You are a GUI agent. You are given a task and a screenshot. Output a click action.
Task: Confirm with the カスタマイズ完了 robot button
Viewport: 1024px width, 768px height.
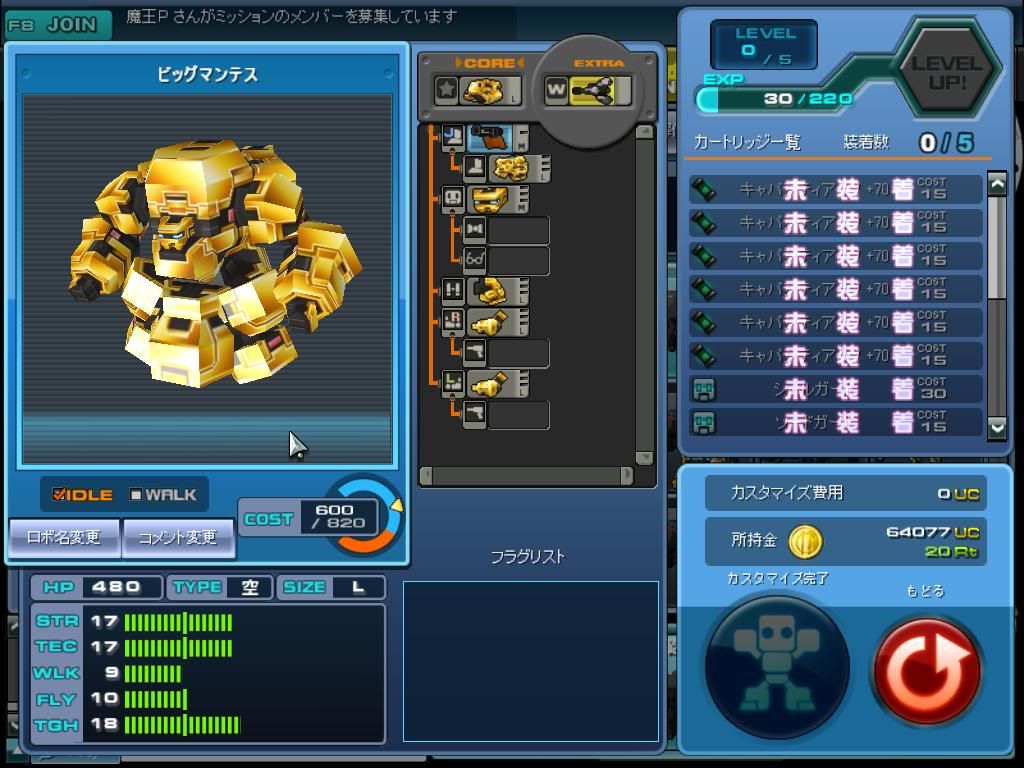coord(776,664)
